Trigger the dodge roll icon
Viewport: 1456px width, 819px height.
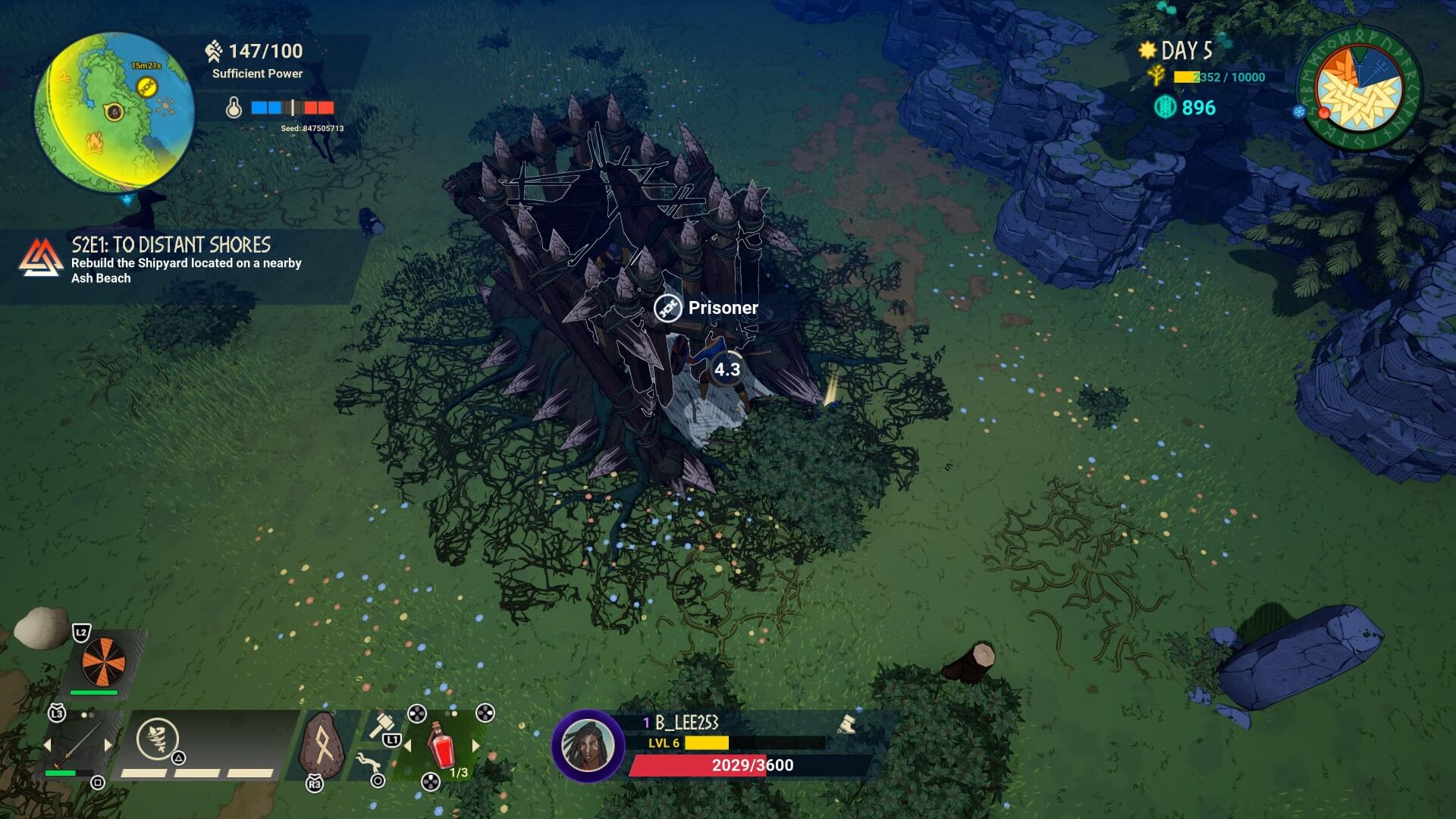pos(368,761)
